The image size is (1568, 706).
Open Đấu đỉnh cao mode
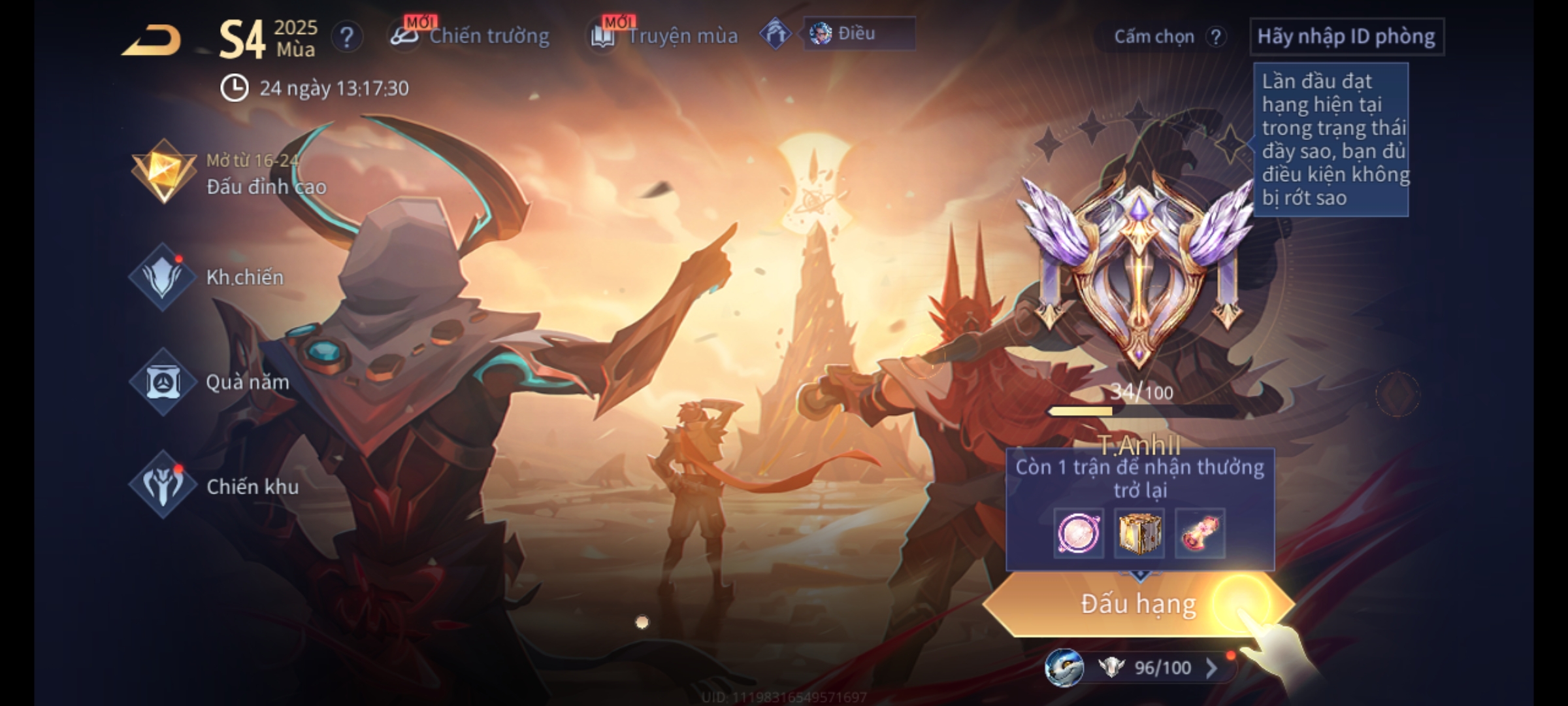[x=229, y=173]
